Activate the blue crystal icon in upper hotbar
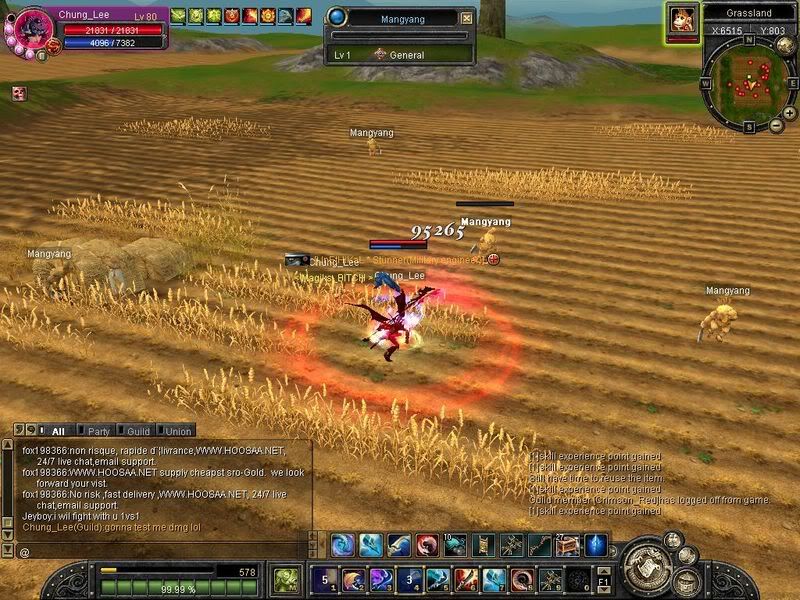Image resolution: width=800 pixels, height=600 pixels. click(x=596, y=546)
